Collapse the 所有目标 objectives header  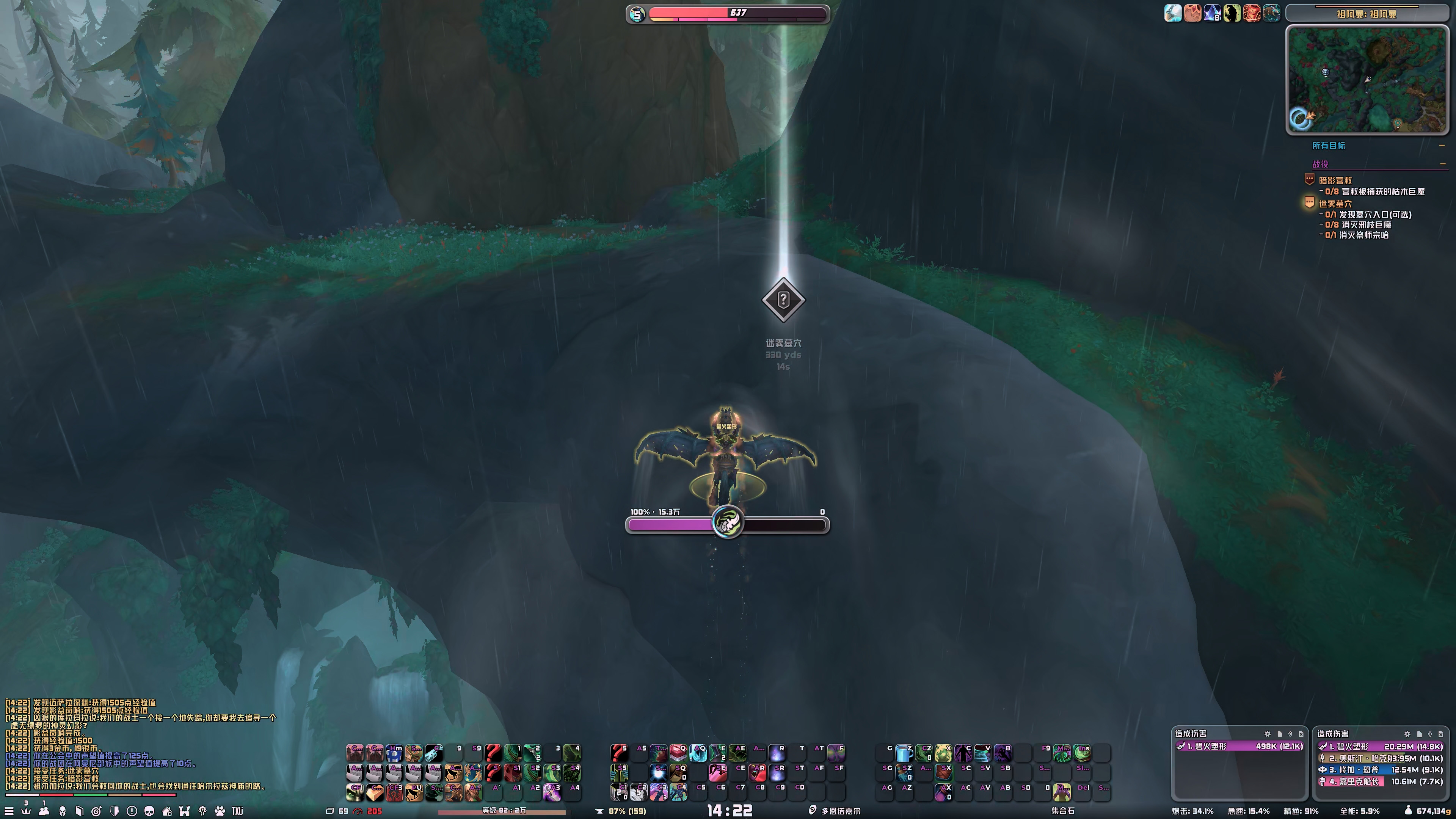point(1442,146)
